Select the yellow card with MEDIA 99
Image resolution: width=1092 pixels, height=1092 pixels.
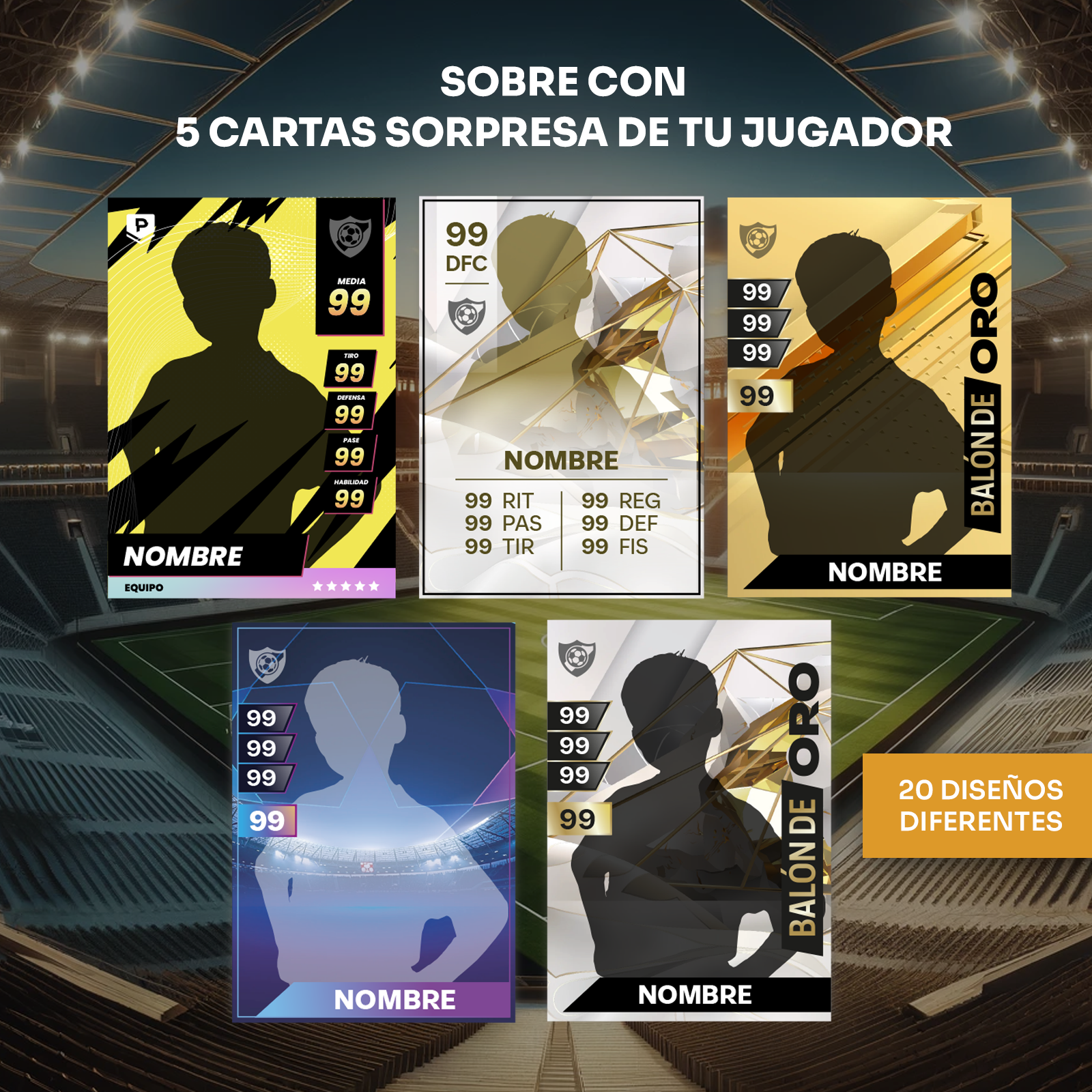(x=251, y=398)
